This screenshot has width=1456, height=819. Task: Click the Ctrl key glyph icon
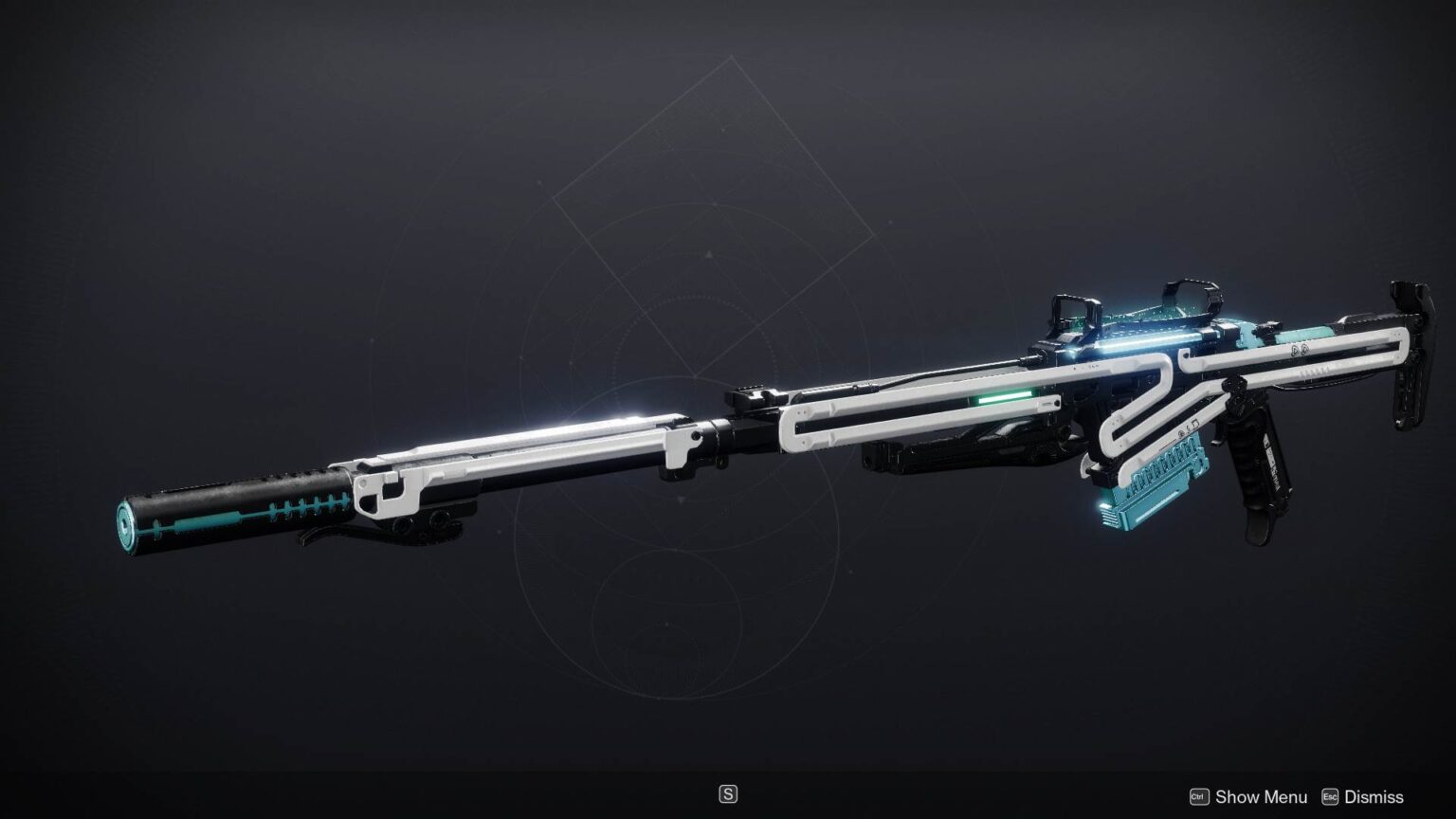coord(1199,797)
